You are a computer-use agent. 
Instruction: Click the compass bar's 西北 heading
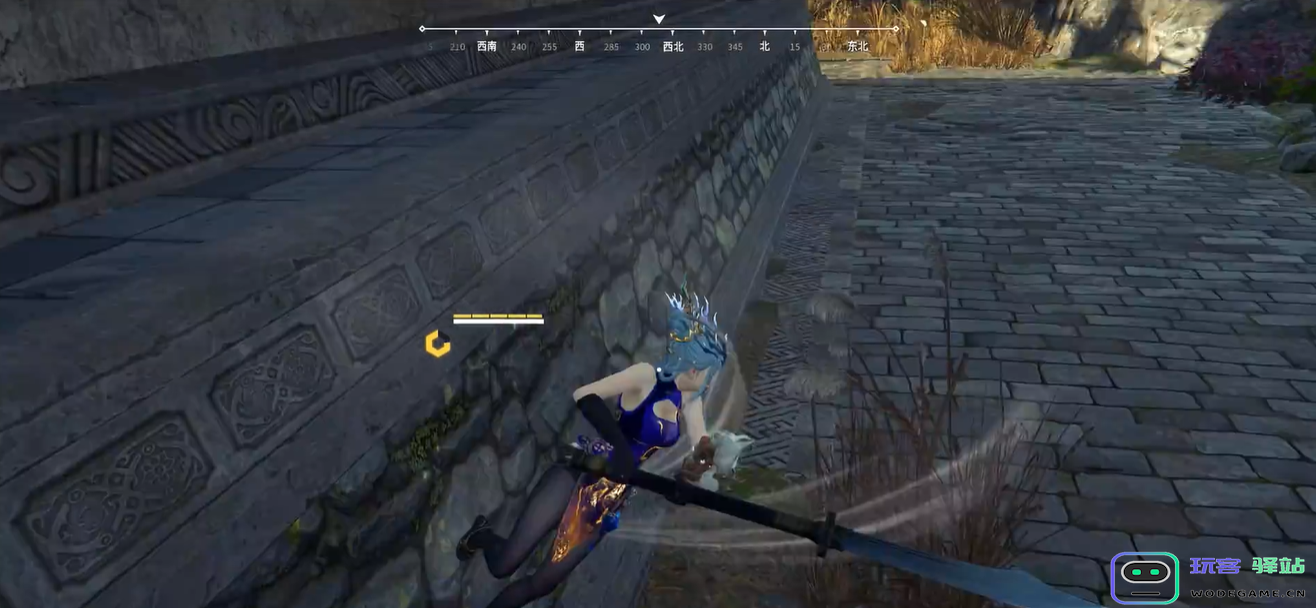coord(673,46)
